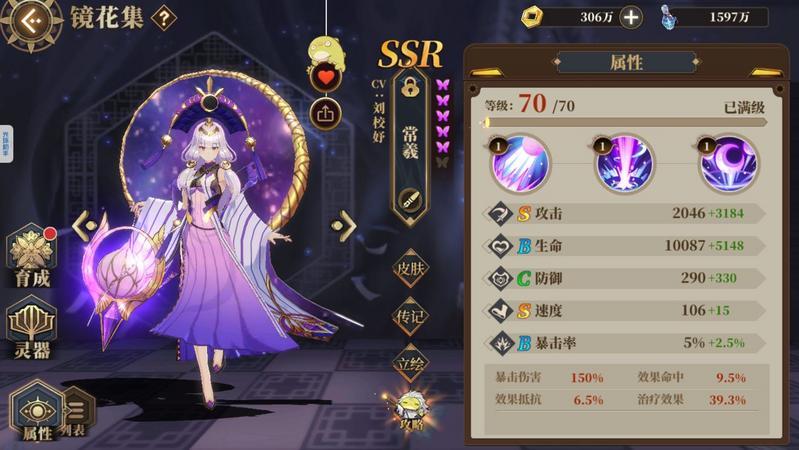The height and width of the screenshot is (450, 799).
Task: Open the 皮肤 skin option
Action: [409, 268]
